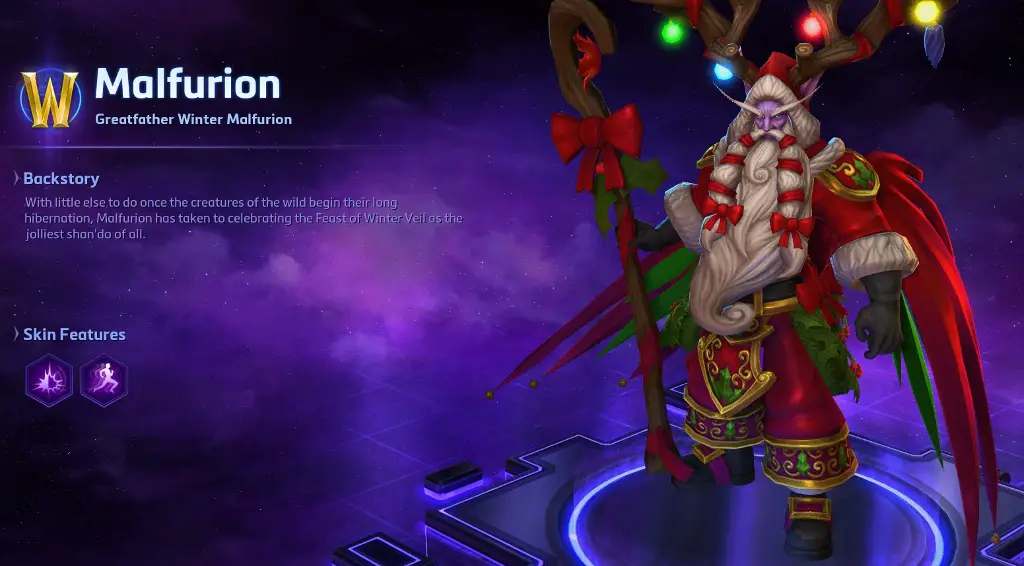
Task: Toggle the Skin Features section header
Action: pyautogui.click(x=73, y=334)
